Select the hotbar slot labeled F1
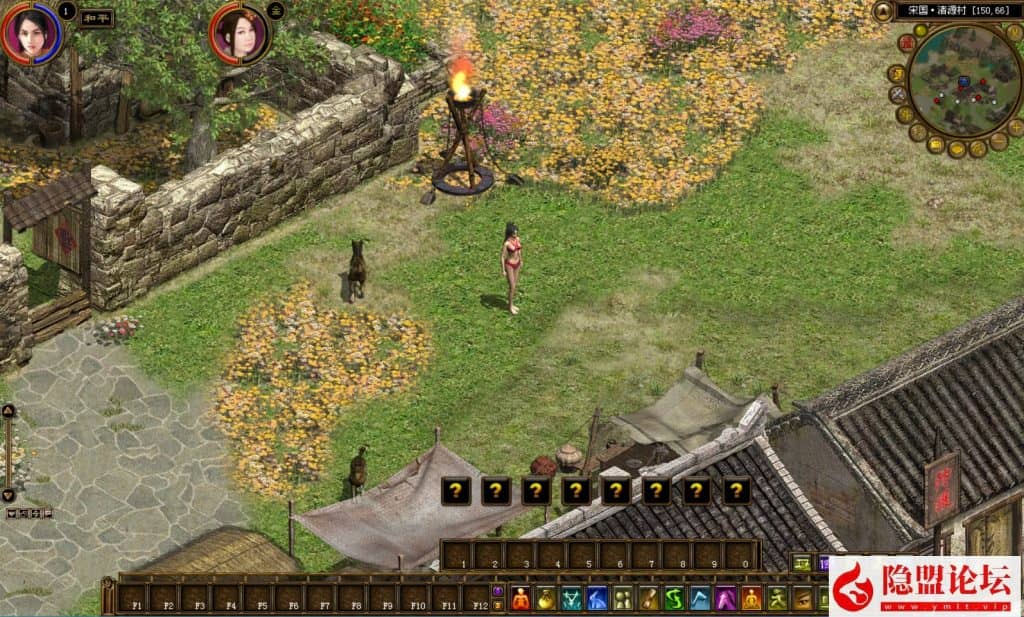The height and width of the screenshot is (617, 1024). [x=133, y=599]
